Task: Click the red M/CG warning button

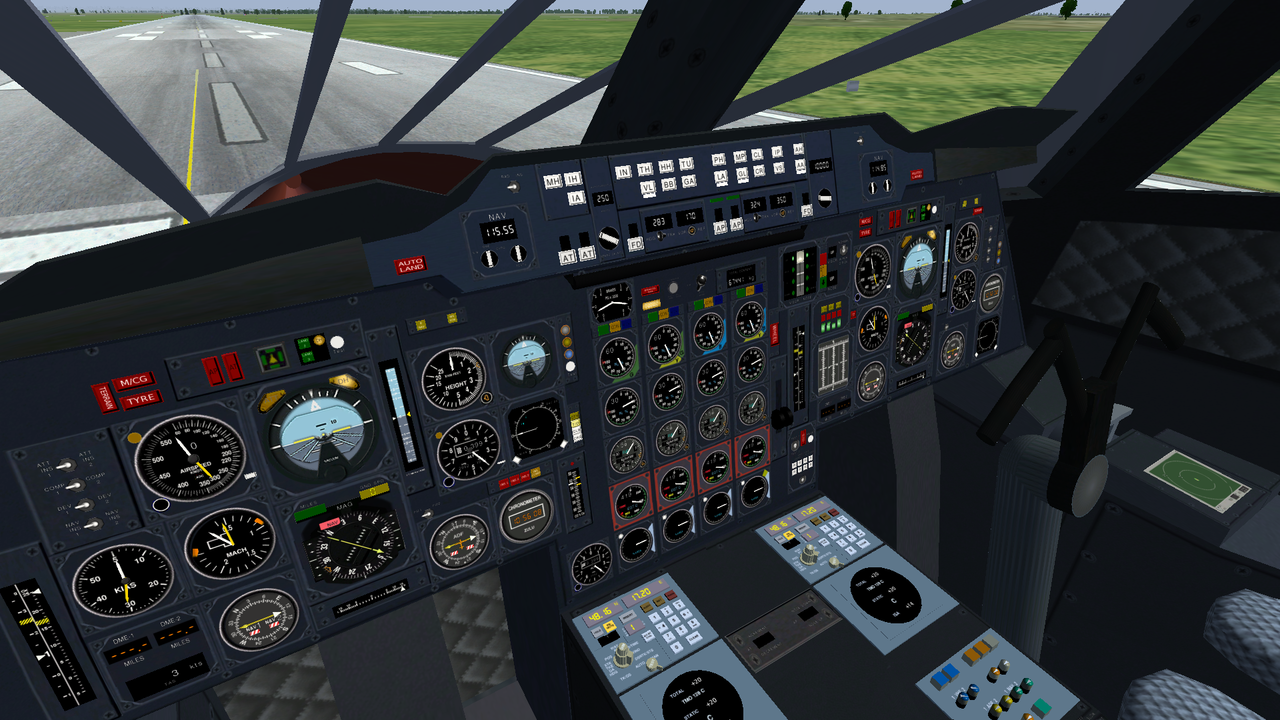Action: [x=134, y=381]
